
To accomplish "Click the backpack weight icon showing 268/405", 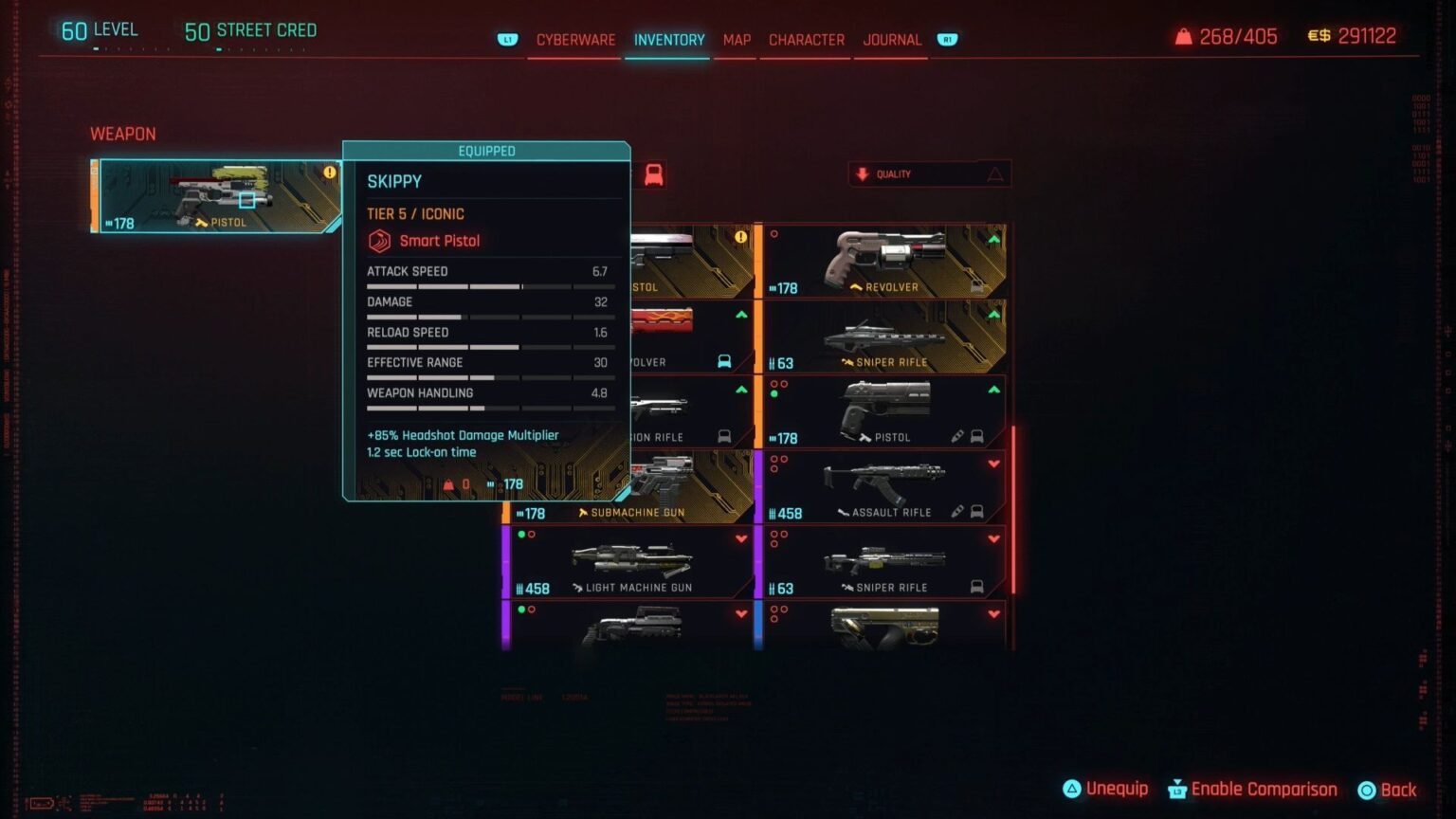I will 1183,36.
